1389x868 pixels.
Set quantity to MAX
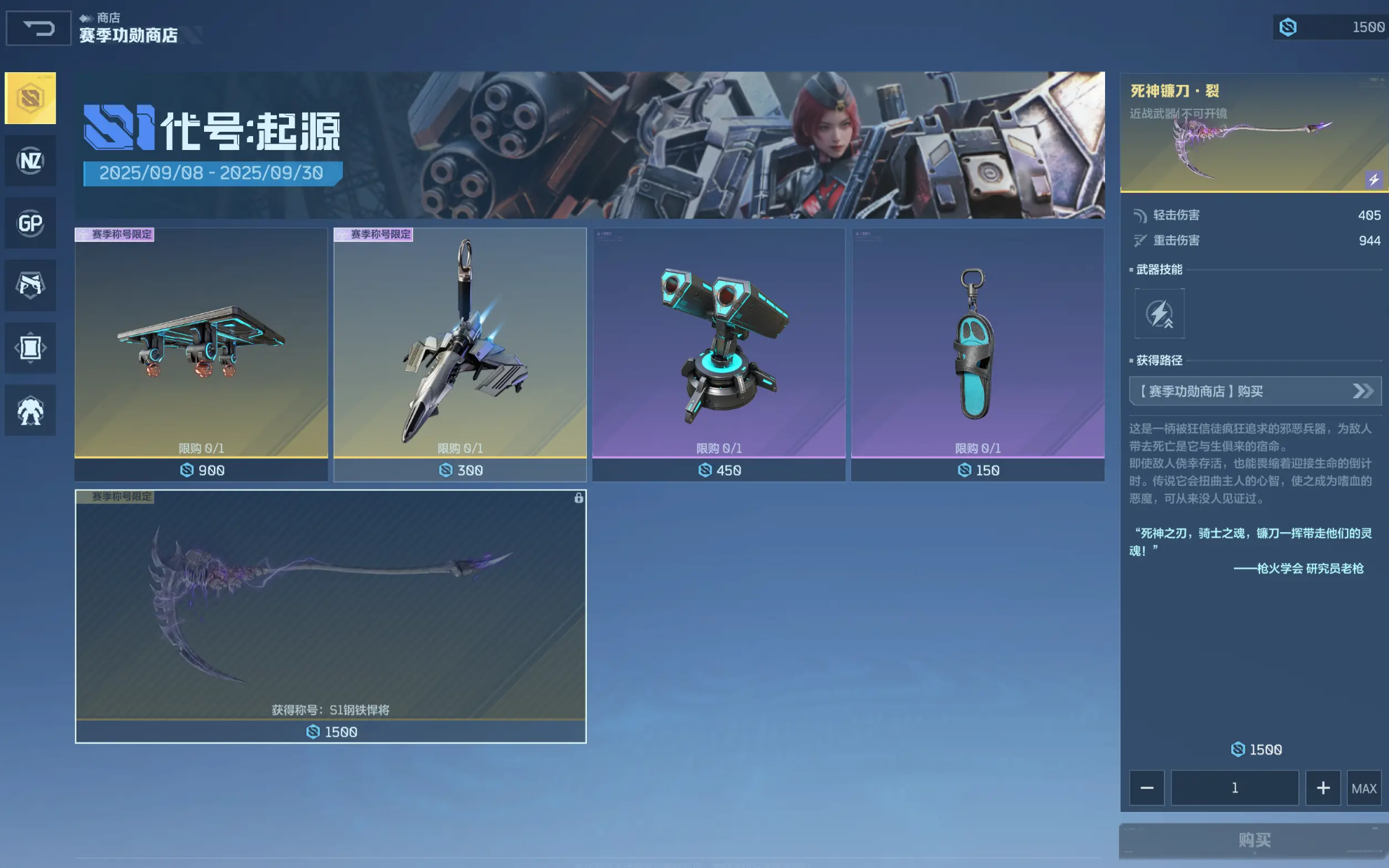coord(1364,788)
